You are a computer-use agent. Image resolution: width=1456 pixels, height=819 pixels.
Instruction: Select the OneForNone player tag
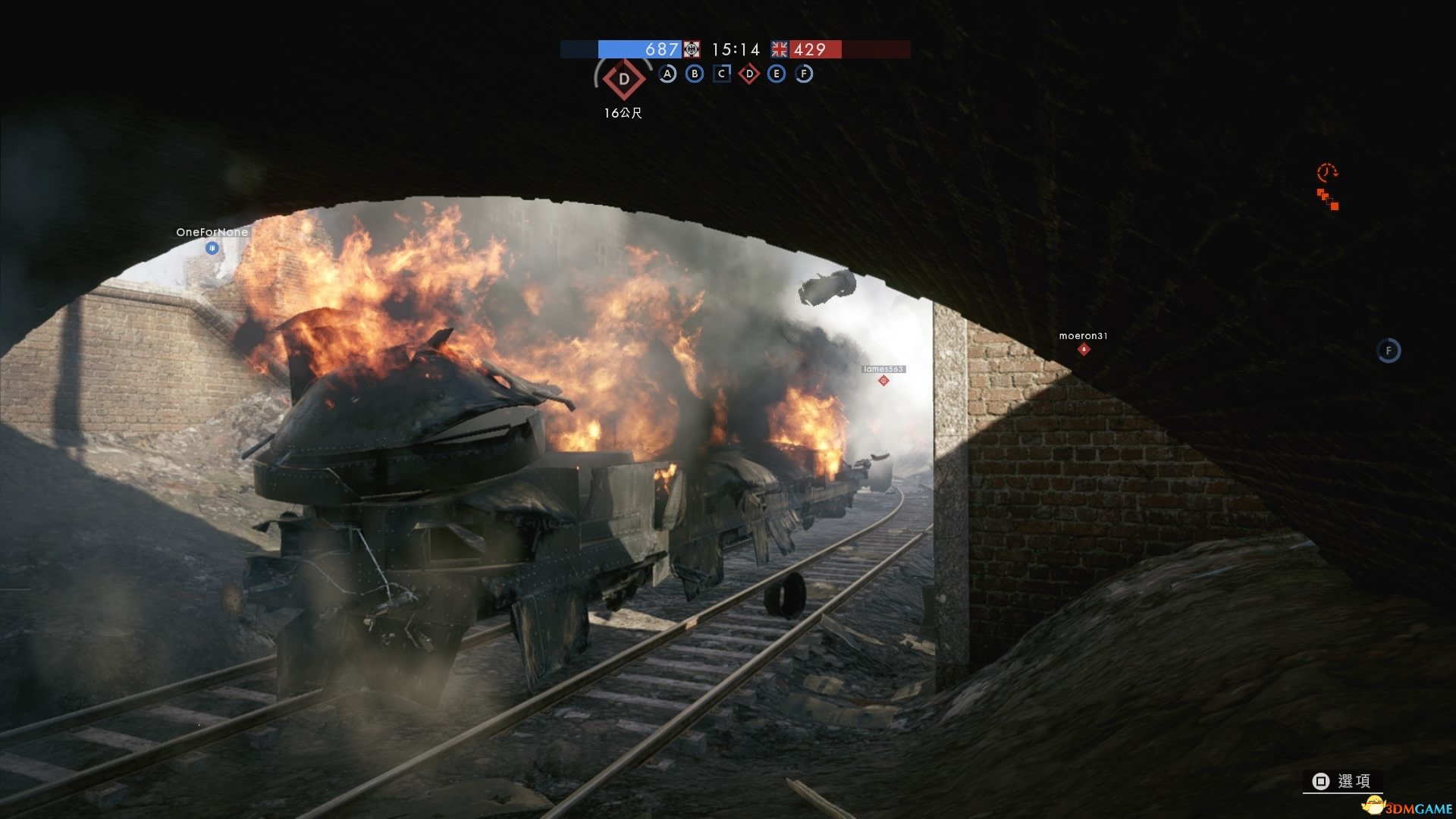(x=212, y=233)
